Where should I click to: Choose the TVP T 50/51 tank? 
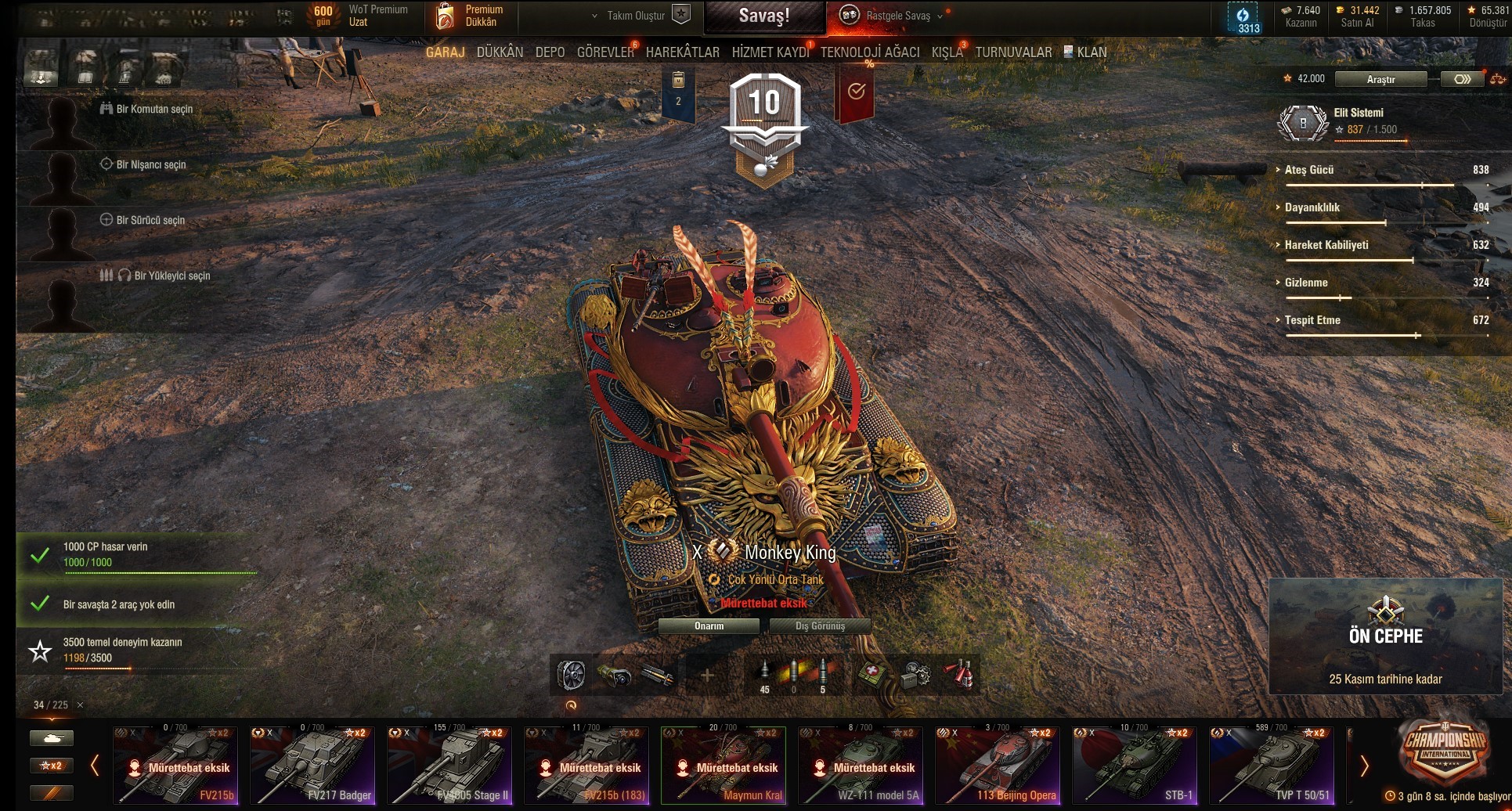(x=1272, y=766)
